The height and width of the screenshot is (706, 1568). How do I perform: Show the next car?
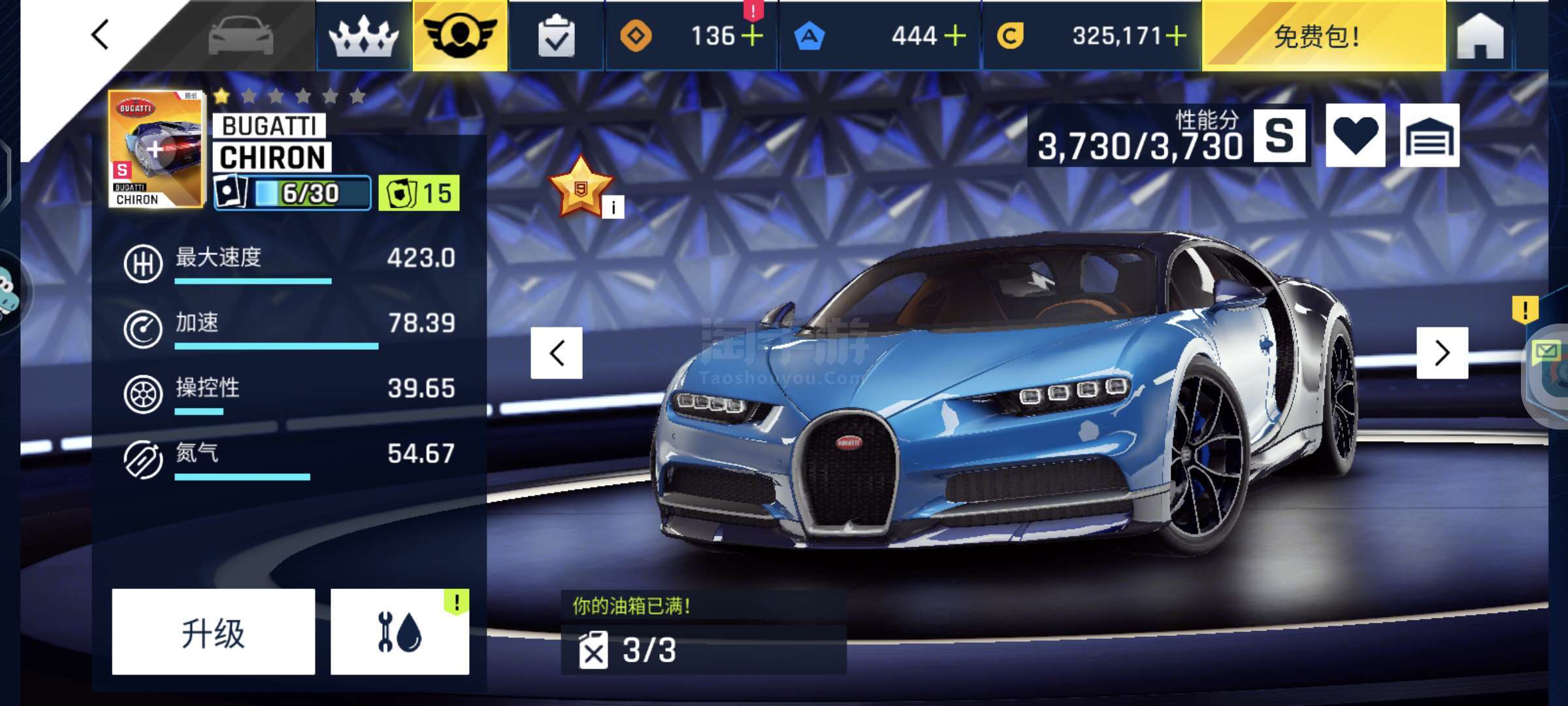tap(1442, 353)
